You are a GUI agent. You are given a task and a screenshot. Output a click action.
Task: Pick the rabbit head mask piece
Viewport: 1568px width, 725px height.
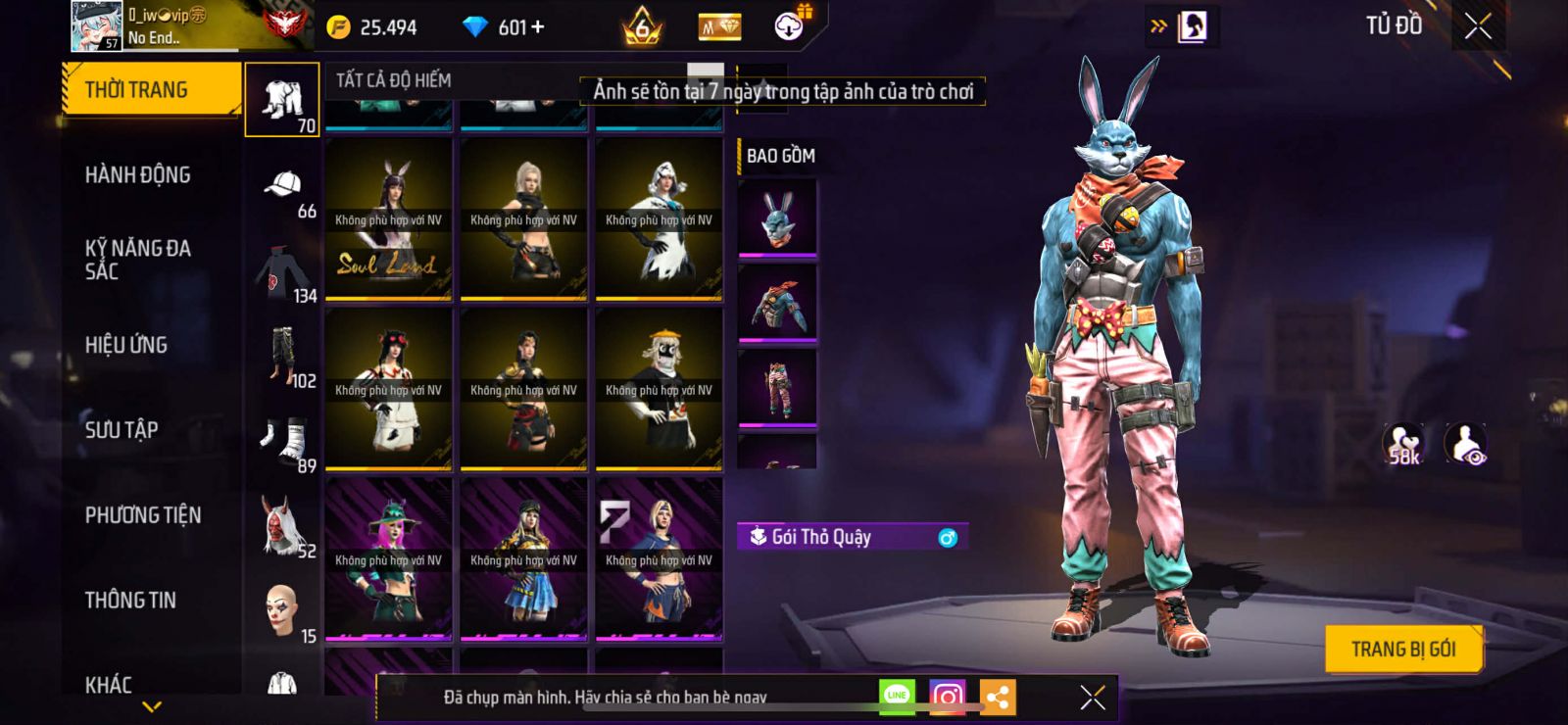[x=777, y=217]
